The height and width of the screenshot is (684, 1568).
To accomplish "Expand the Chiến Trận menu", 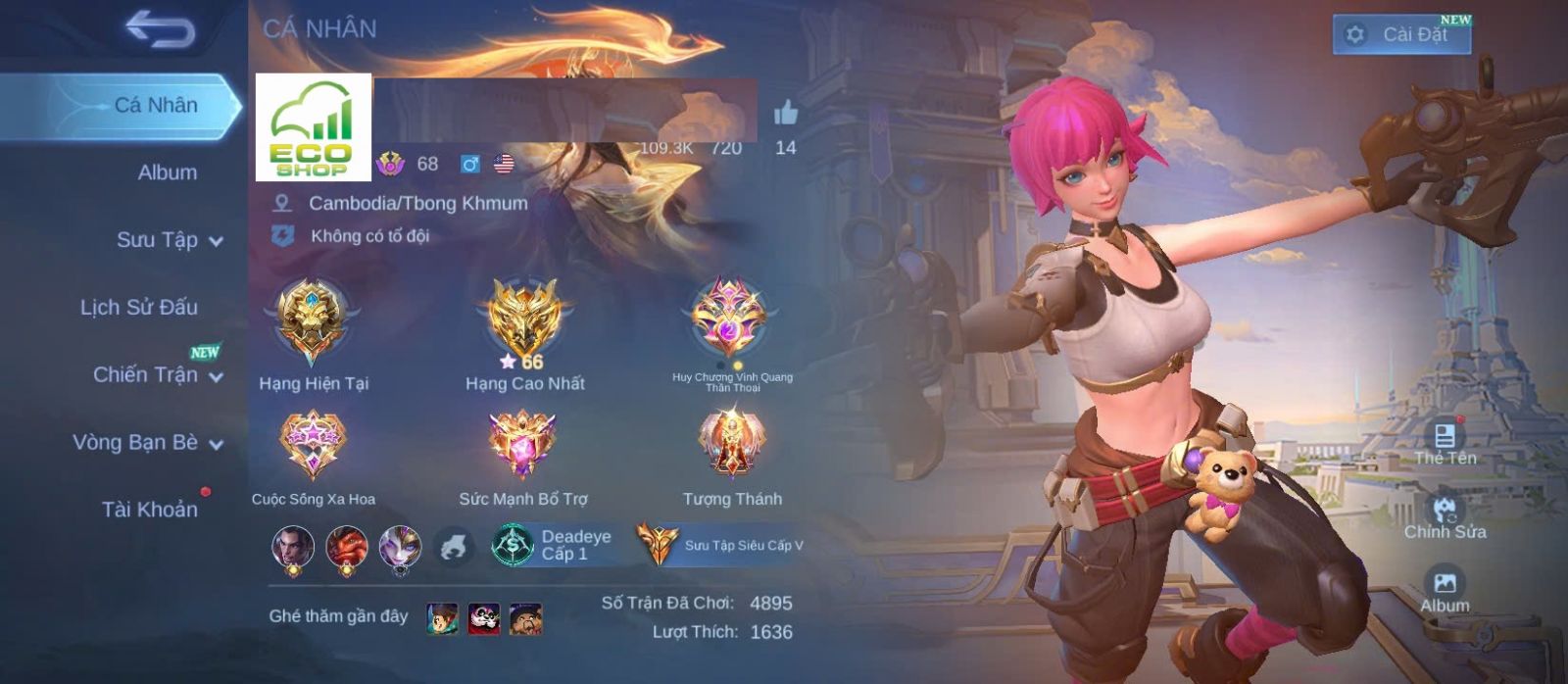I will 157,374.
